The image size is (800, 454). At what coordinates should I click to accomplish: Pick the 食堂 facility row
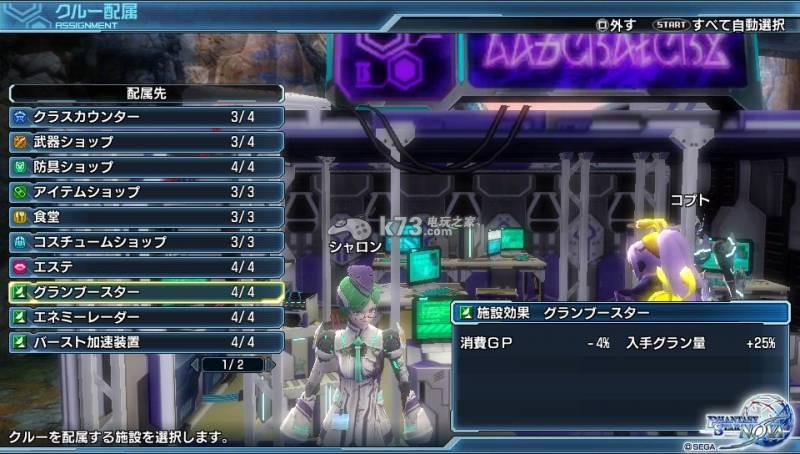tap(146, 217)
